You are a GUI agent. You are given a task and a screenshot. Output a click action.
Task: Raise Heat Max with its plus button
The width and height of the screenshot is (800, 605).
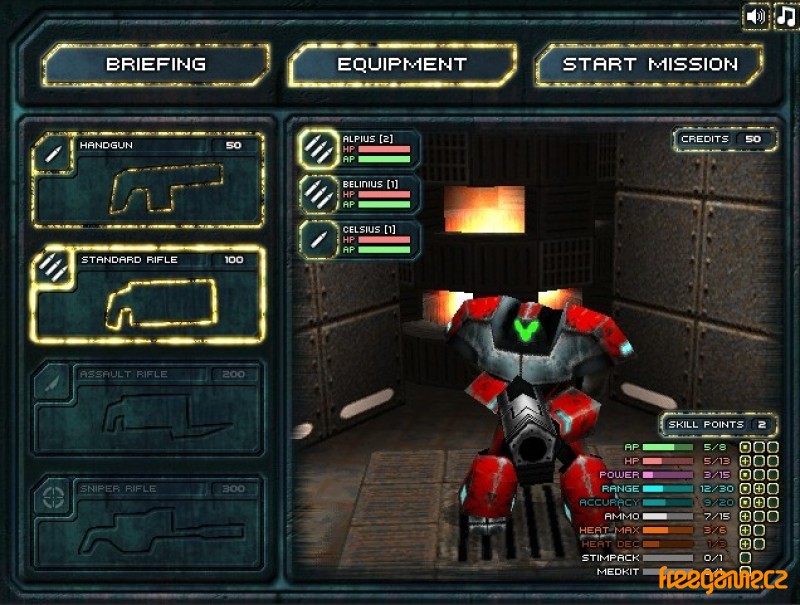pyautogui.click(x=745, y=530)
